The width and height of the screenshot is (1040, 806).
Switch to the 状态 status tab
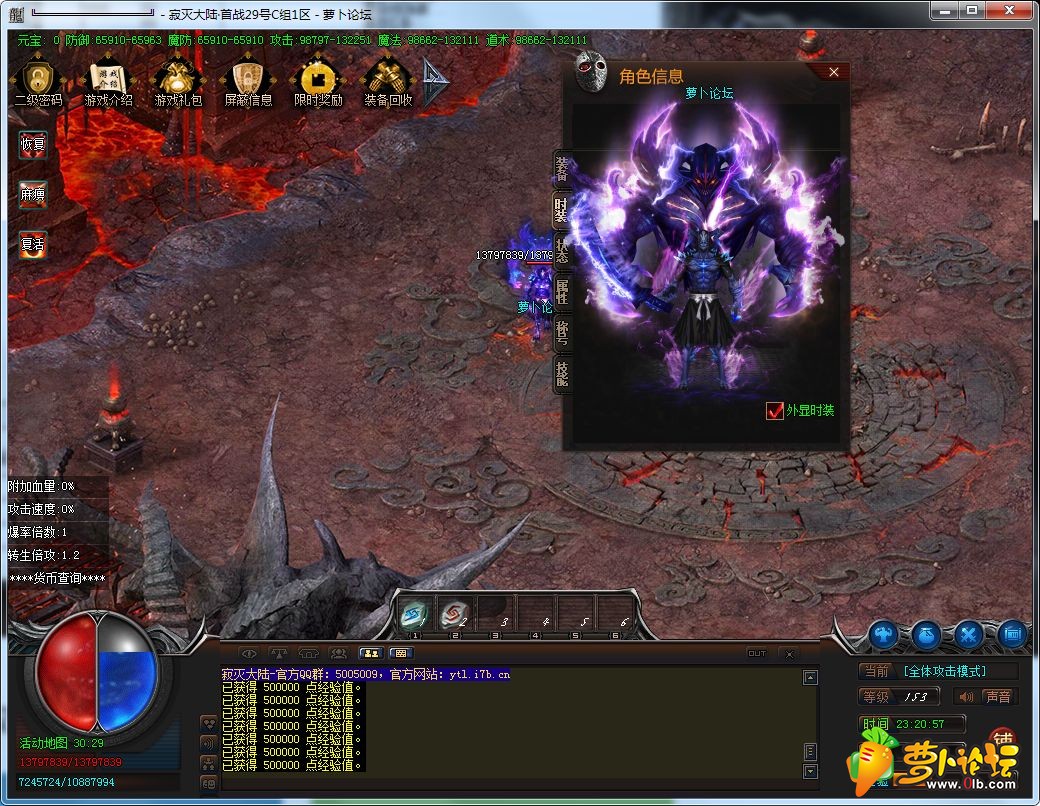pyautogui.click(x=562, y=250)
